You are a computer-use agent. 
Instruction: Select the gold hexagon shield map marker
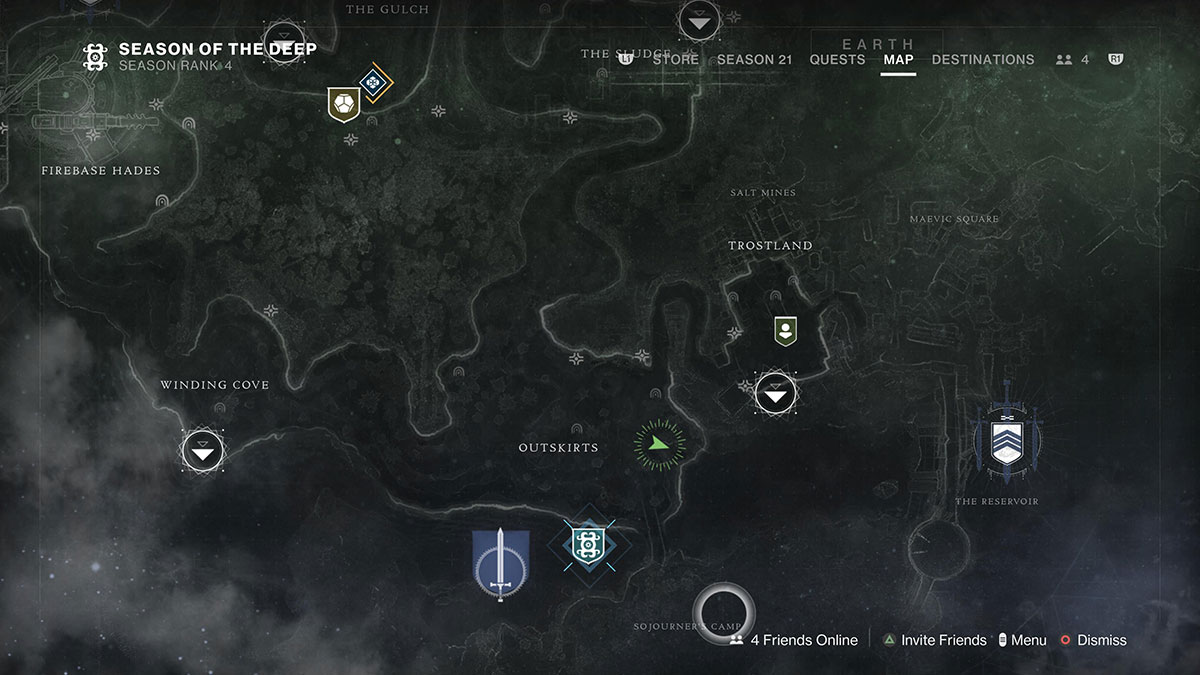pyautogui.click(x=343, y=104)
